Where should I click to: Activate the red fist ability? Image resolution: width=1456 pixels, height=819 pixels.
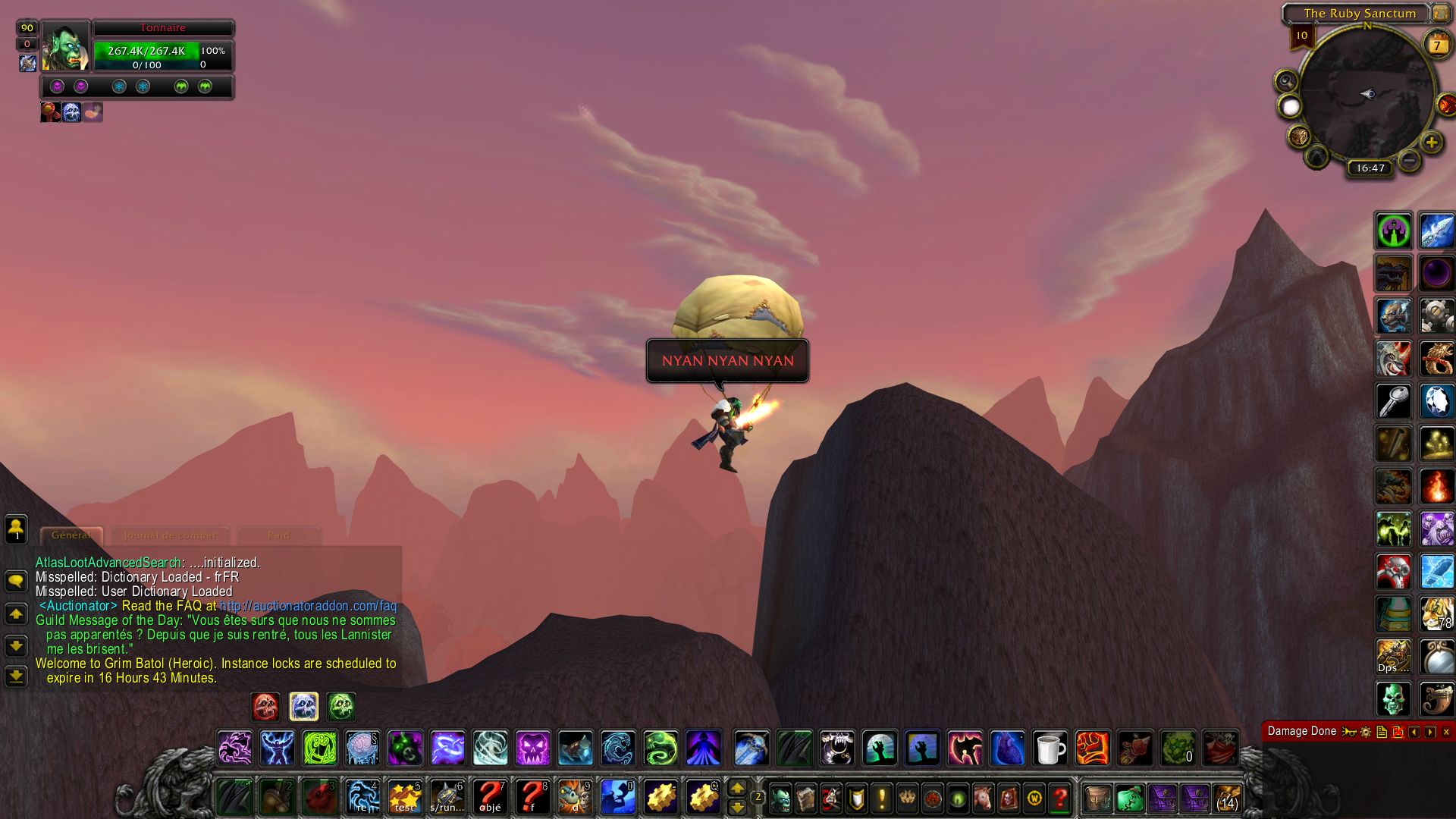[1092, 748]
